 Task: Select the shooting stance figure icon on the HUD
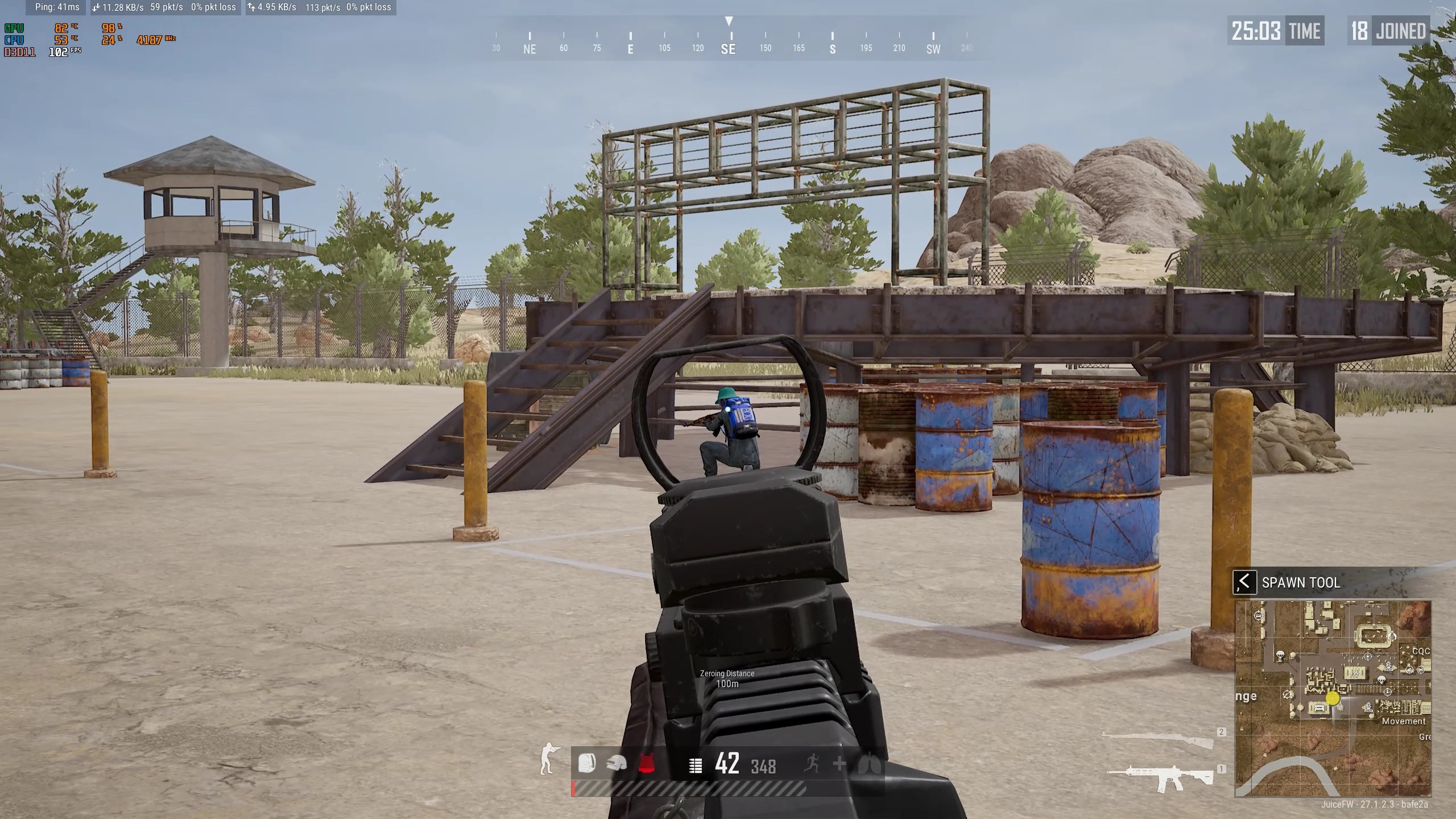pos(547,762)
